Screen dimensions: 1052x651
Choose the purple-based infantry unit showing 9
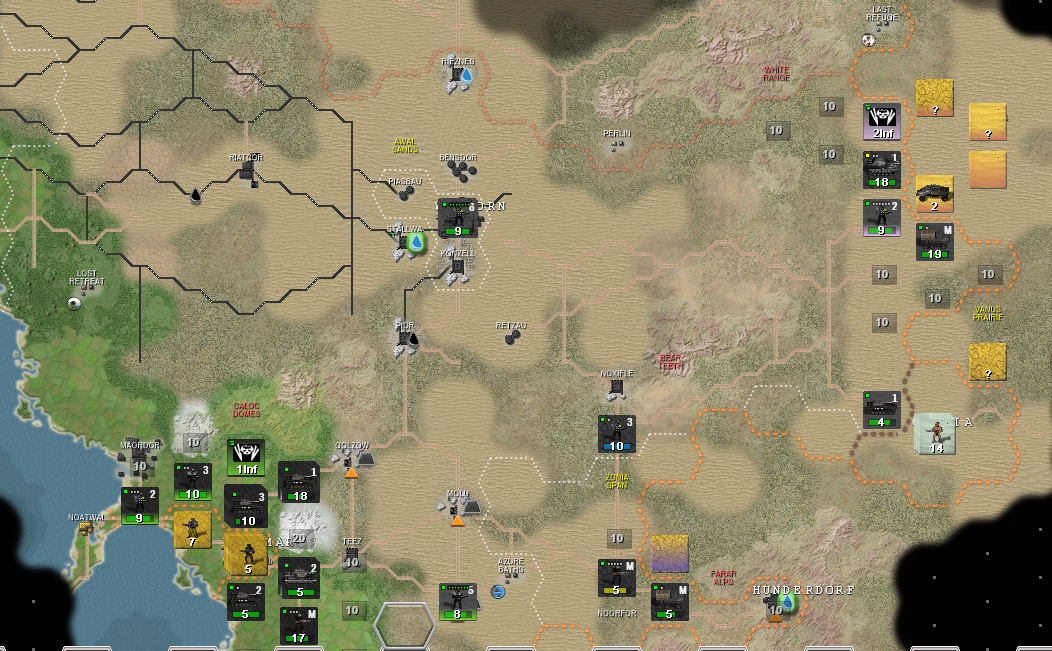(x=882, y=218)
